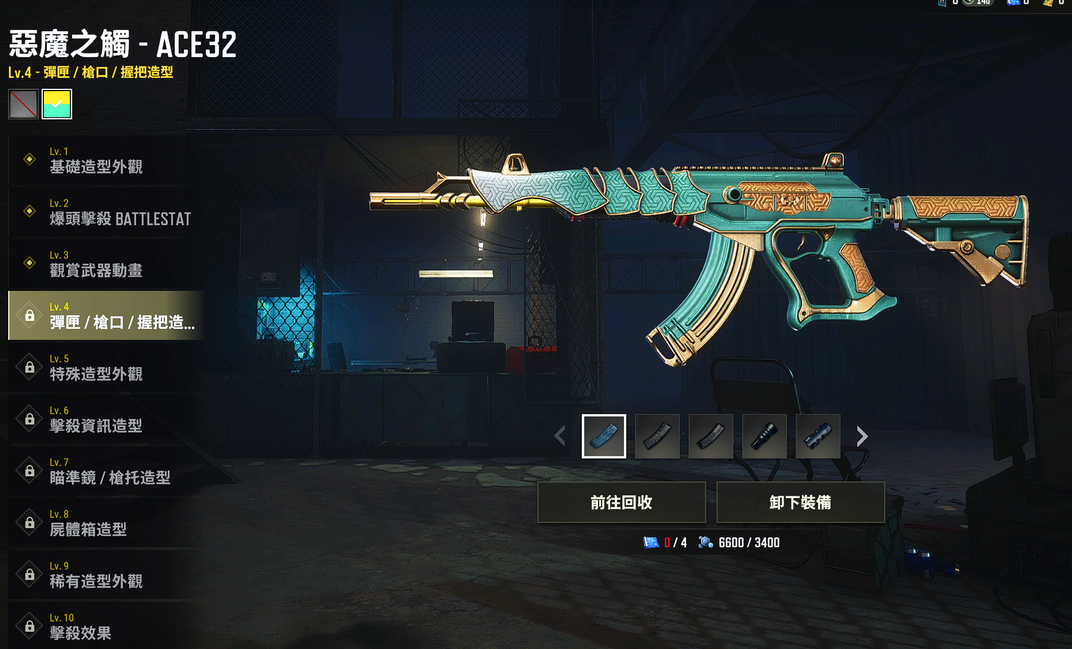Select the Lv. 1 基礎造型外觀 entry
The width and height of the screenshot is (1072, 649).
(x=100, y=160)
